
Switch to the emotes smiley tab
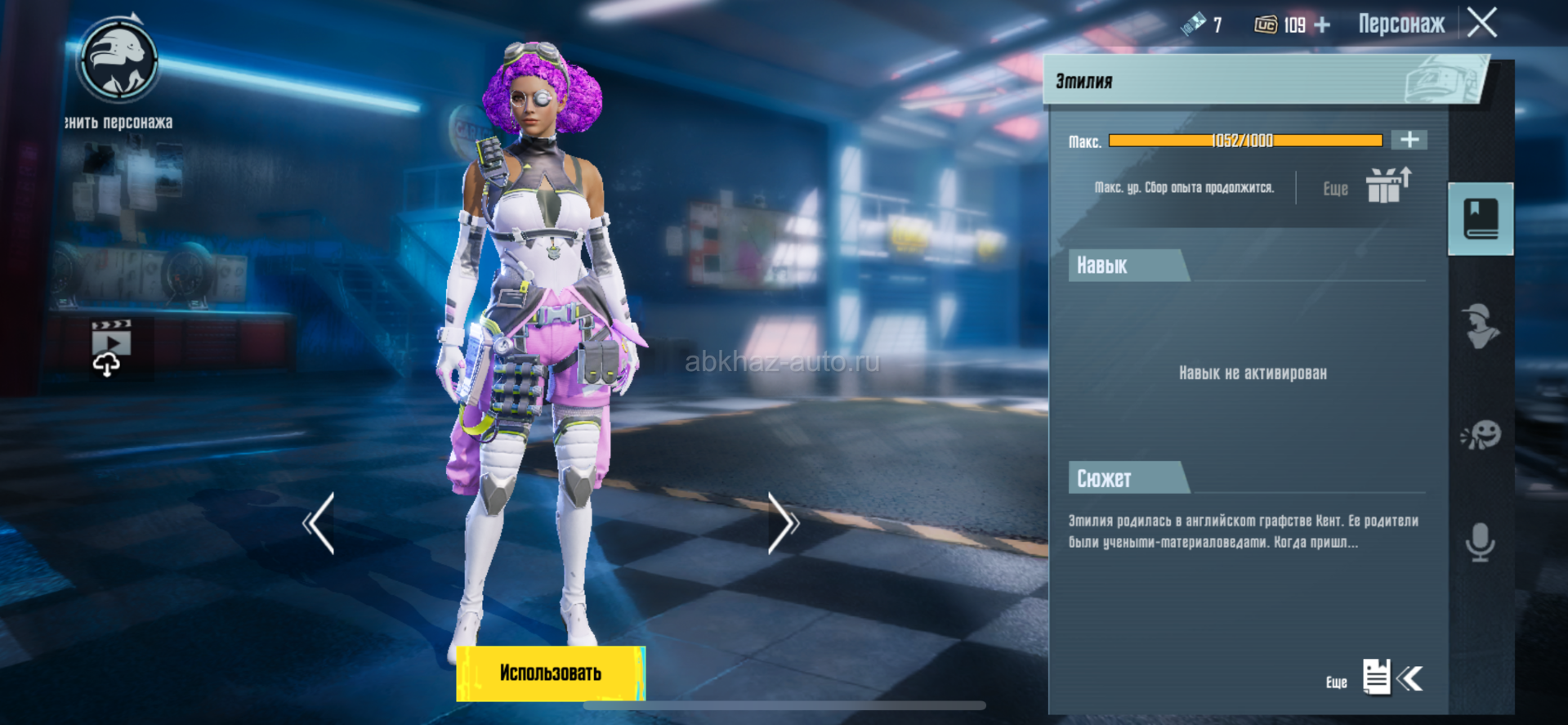[1481, 435]
